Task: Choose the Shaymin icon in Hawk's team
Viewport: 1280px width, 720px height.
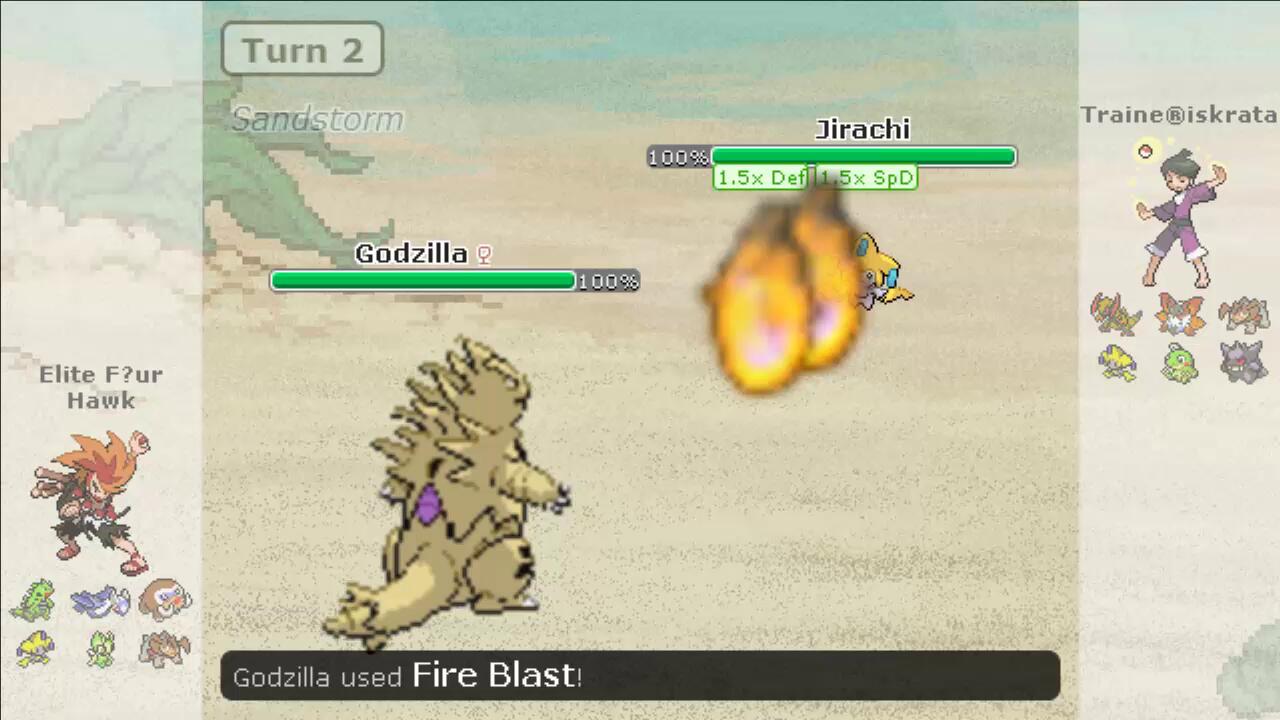Action: (x=100, y=649)
